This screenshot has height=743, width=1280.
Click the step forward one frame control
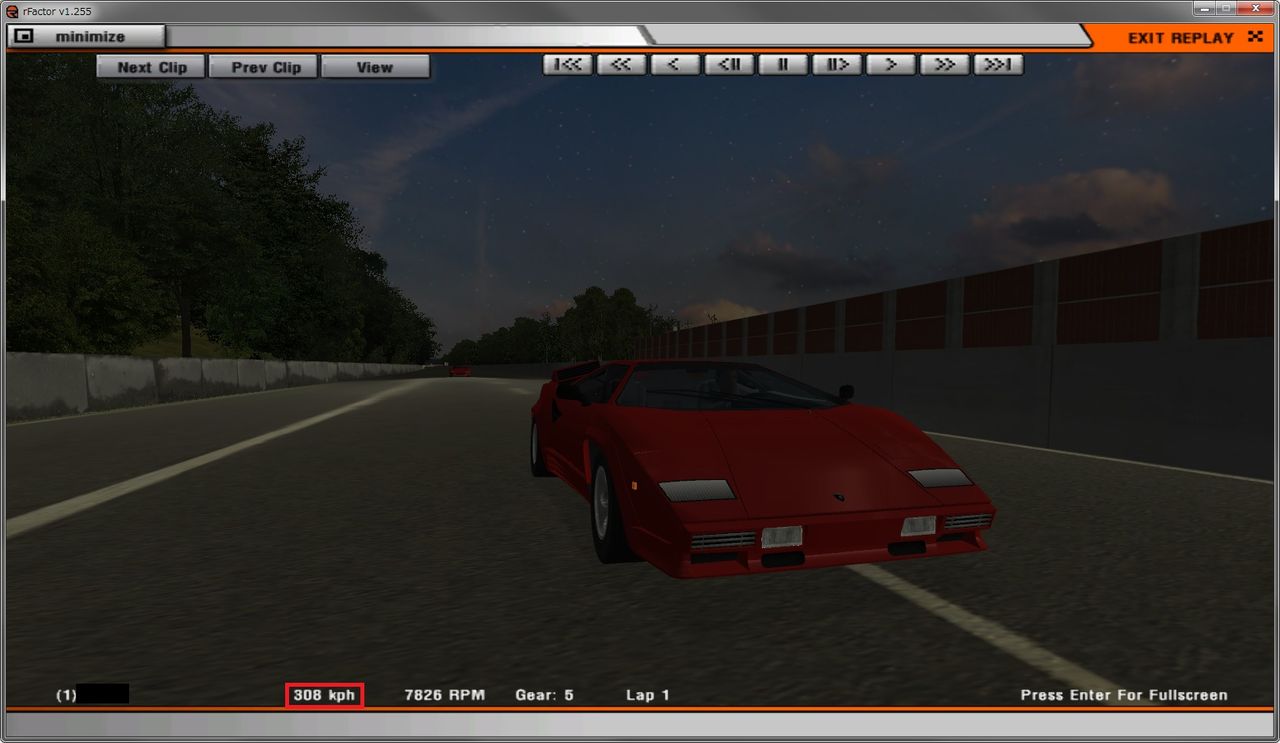click(x=836, y=64)
